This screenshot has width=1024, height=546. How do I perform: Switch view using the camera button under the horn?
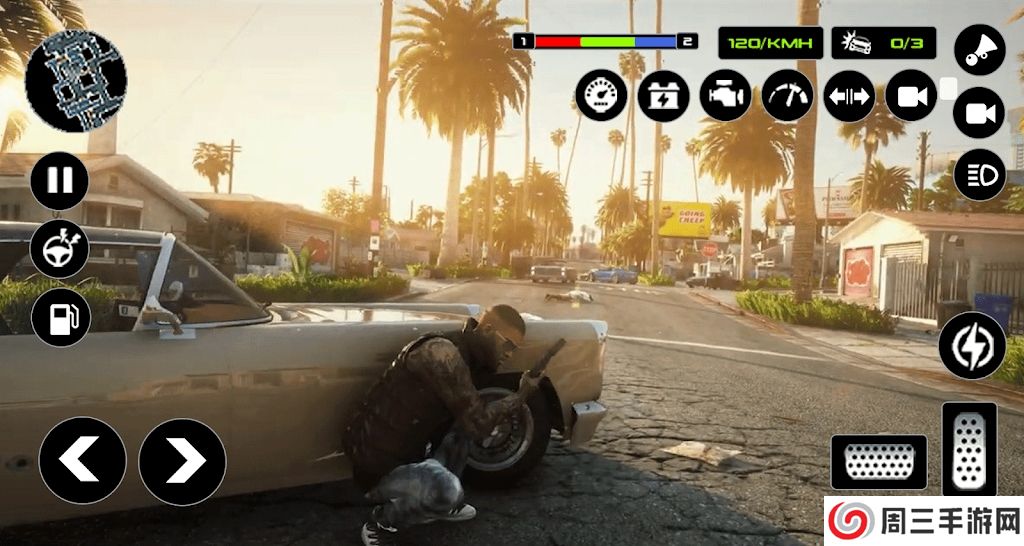(x=979, y=113)
